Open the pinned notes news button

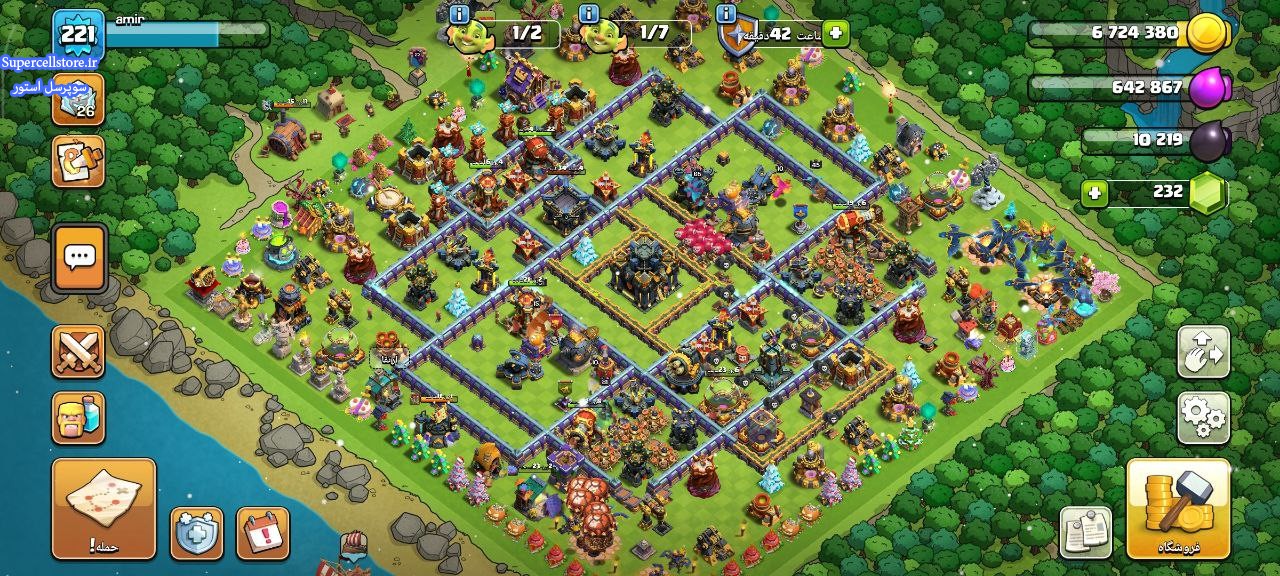click(1086, 532)
